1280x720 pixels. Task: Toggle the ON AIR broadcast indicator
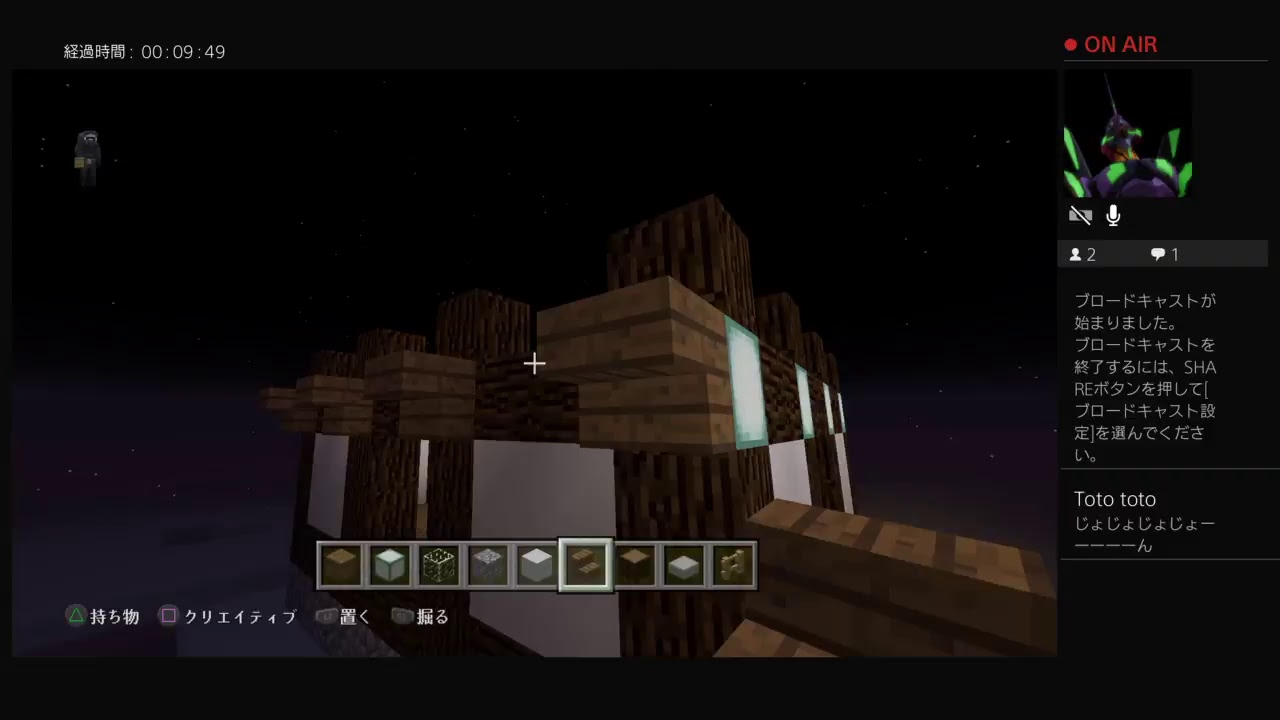[1110, 44]
